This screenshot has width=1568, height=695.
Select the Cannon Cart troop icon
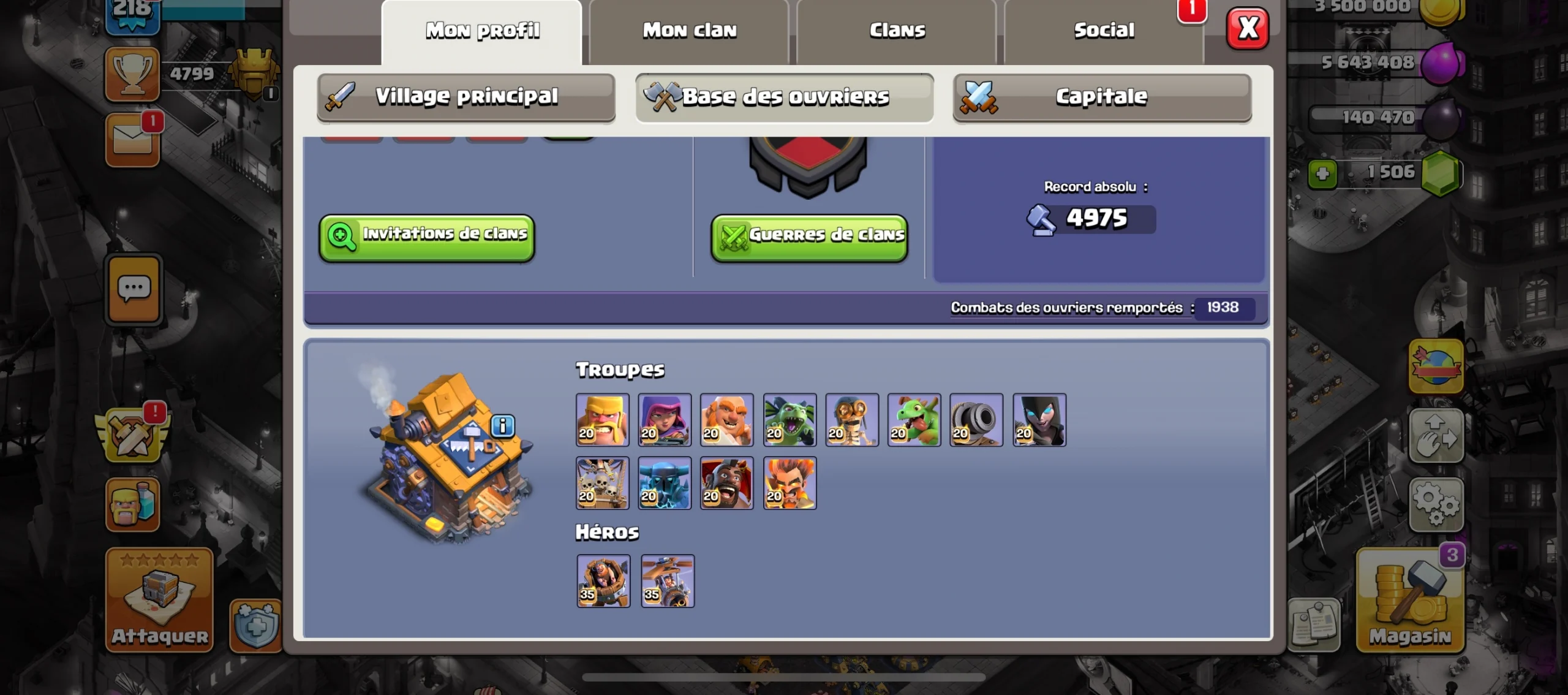[976, 420]
